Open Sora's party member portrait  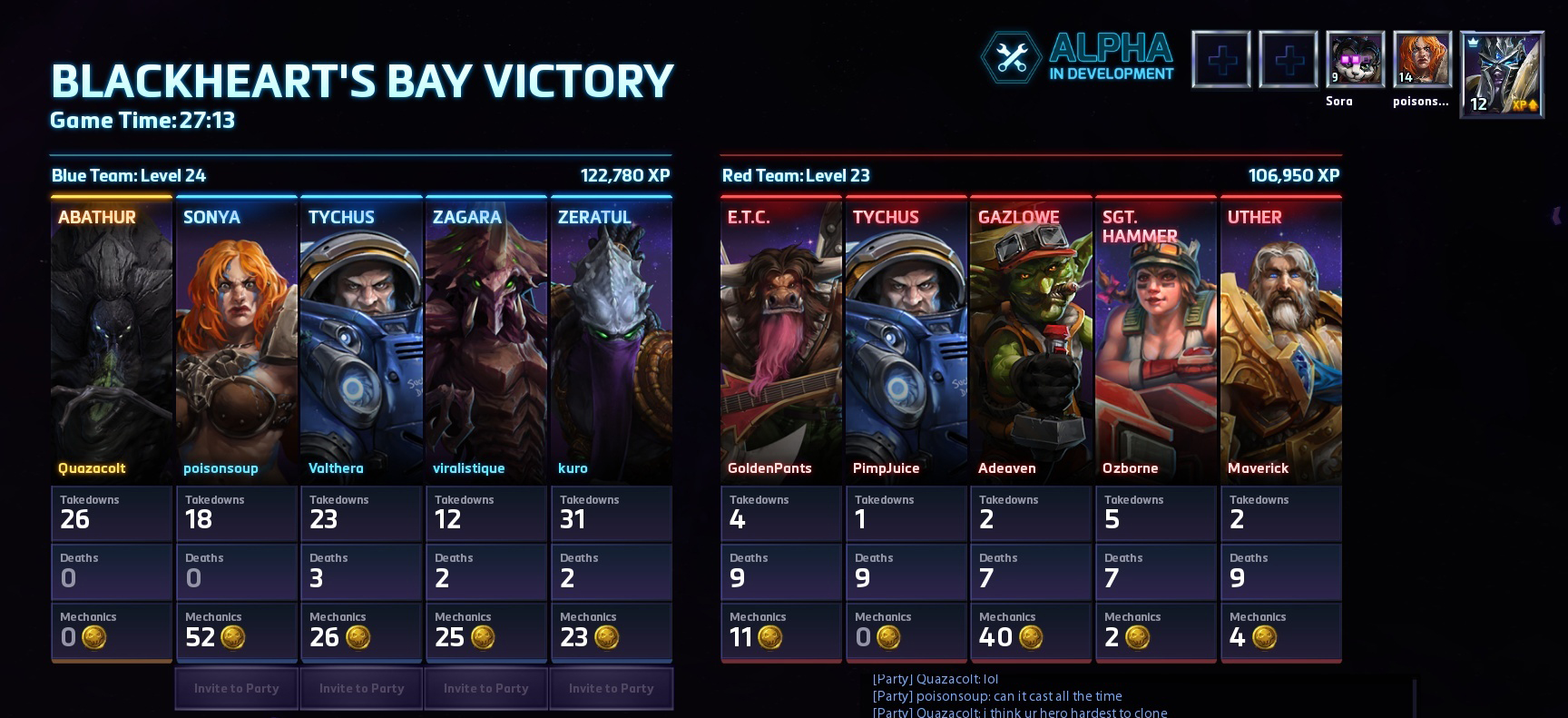(x=1355, y=60)
